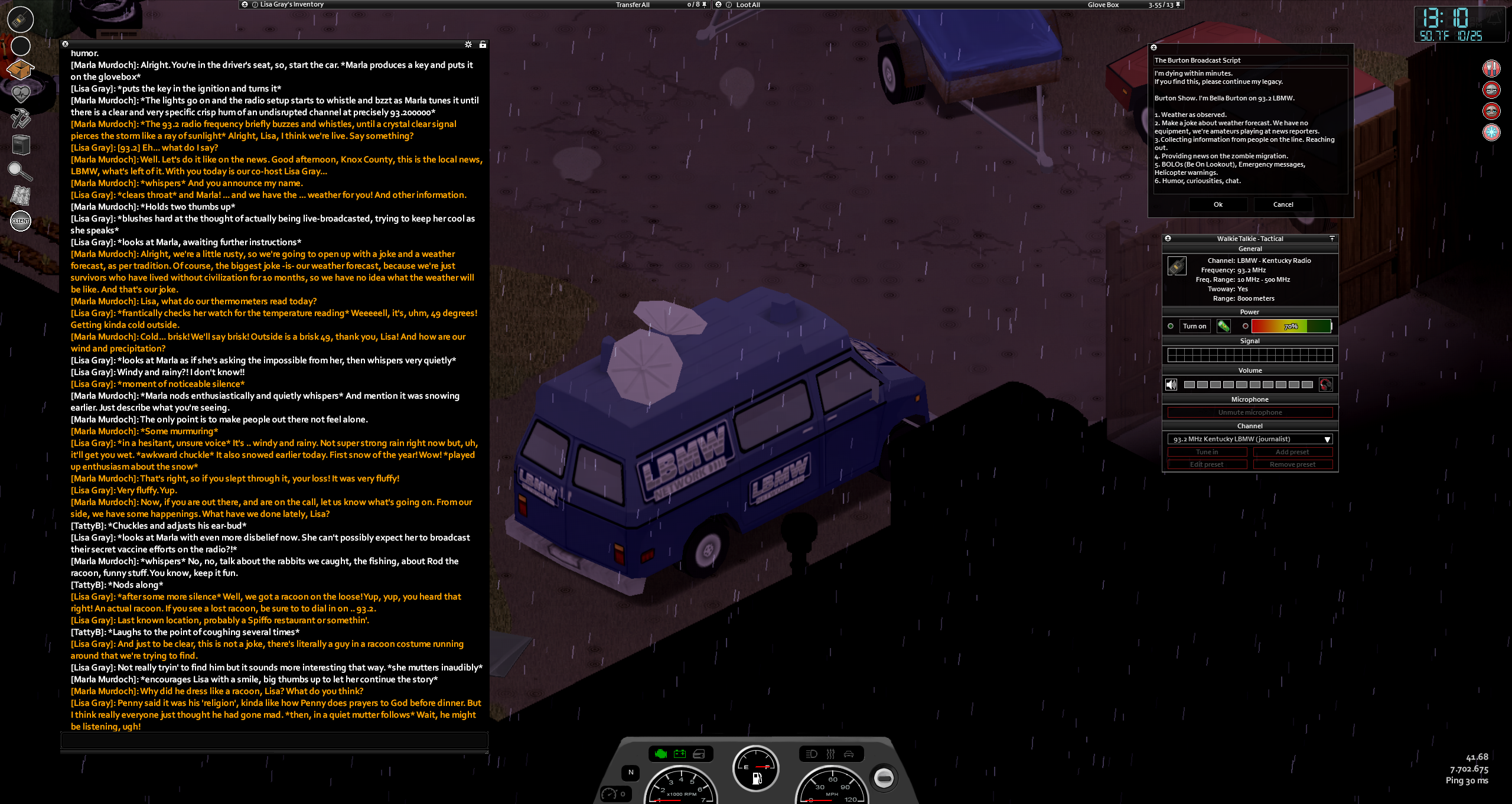Open the furniture moving mode icon

[x=21, y=145]
